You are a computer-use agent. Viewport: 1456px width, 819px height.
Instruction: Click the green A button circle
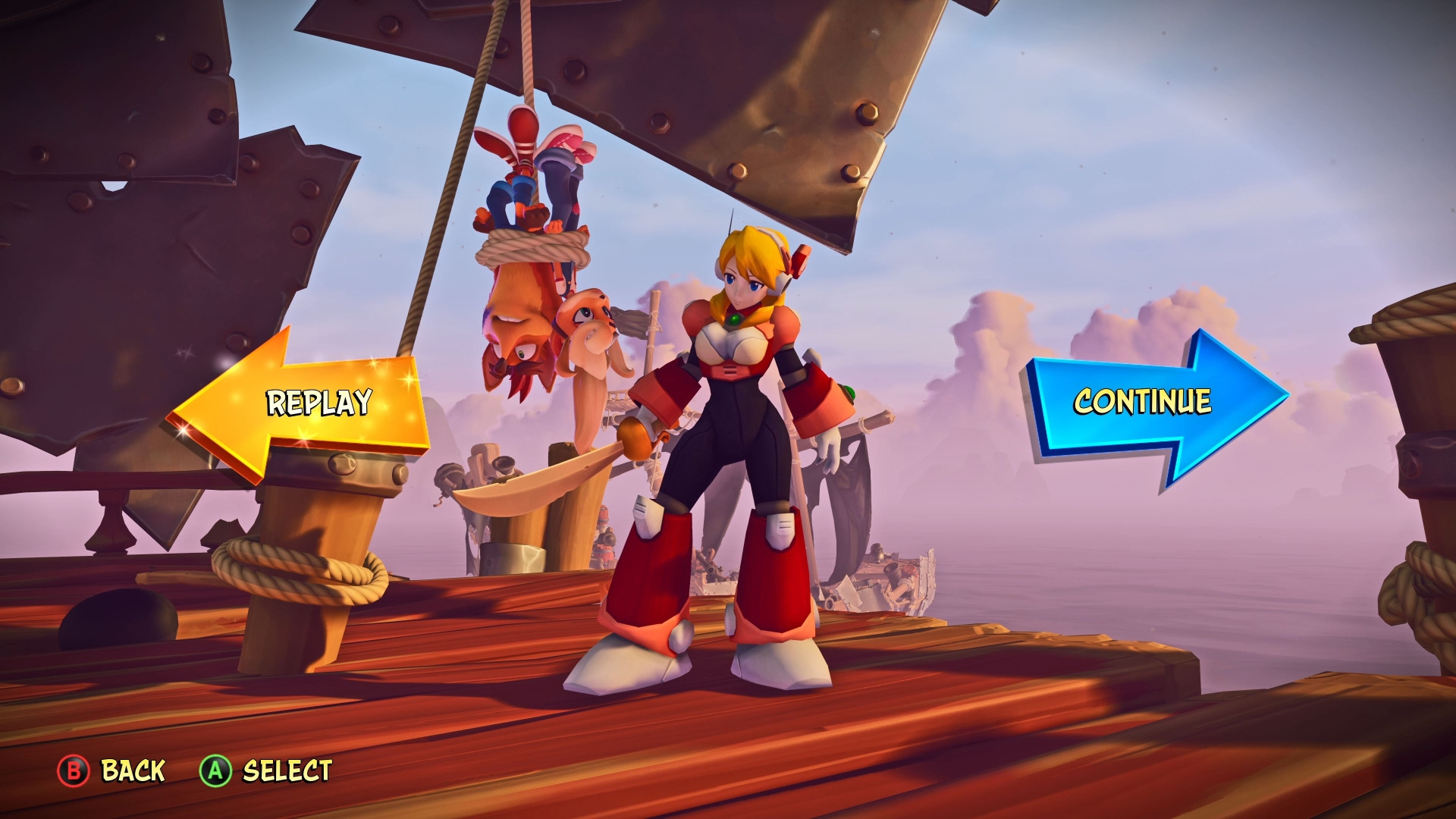[215, 771]
